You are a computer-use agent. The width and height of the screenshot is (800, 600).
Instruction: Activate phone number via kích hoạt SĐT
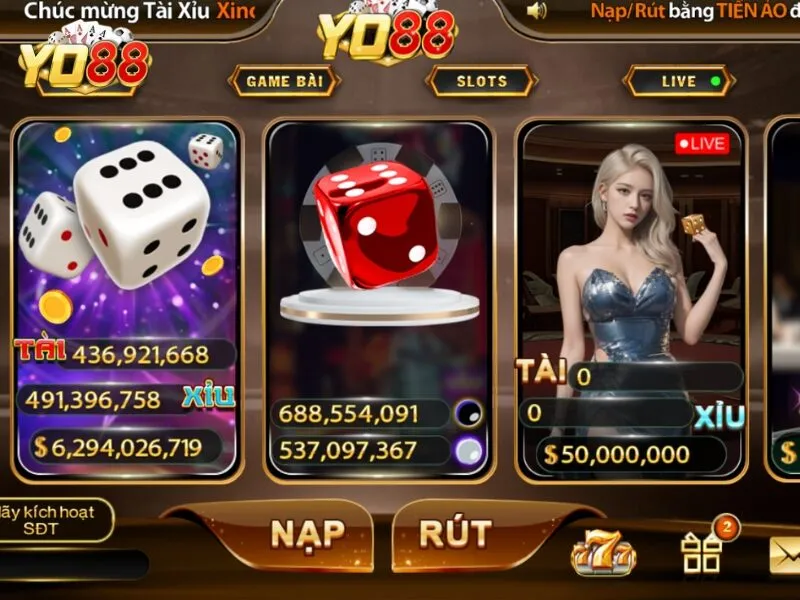pos(58,520)
